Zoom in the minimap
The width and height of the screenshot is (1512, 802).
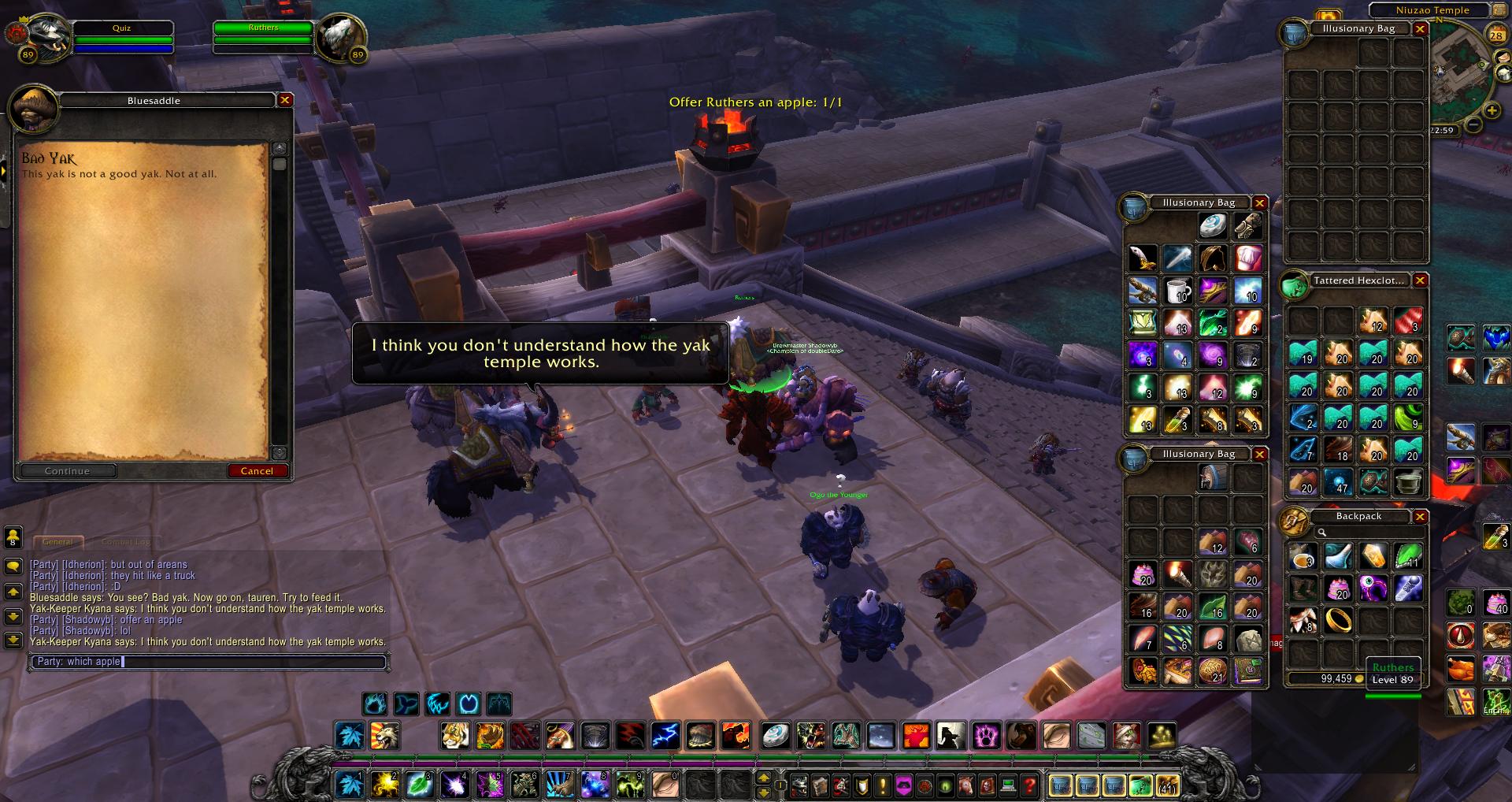coord(1492,110)
